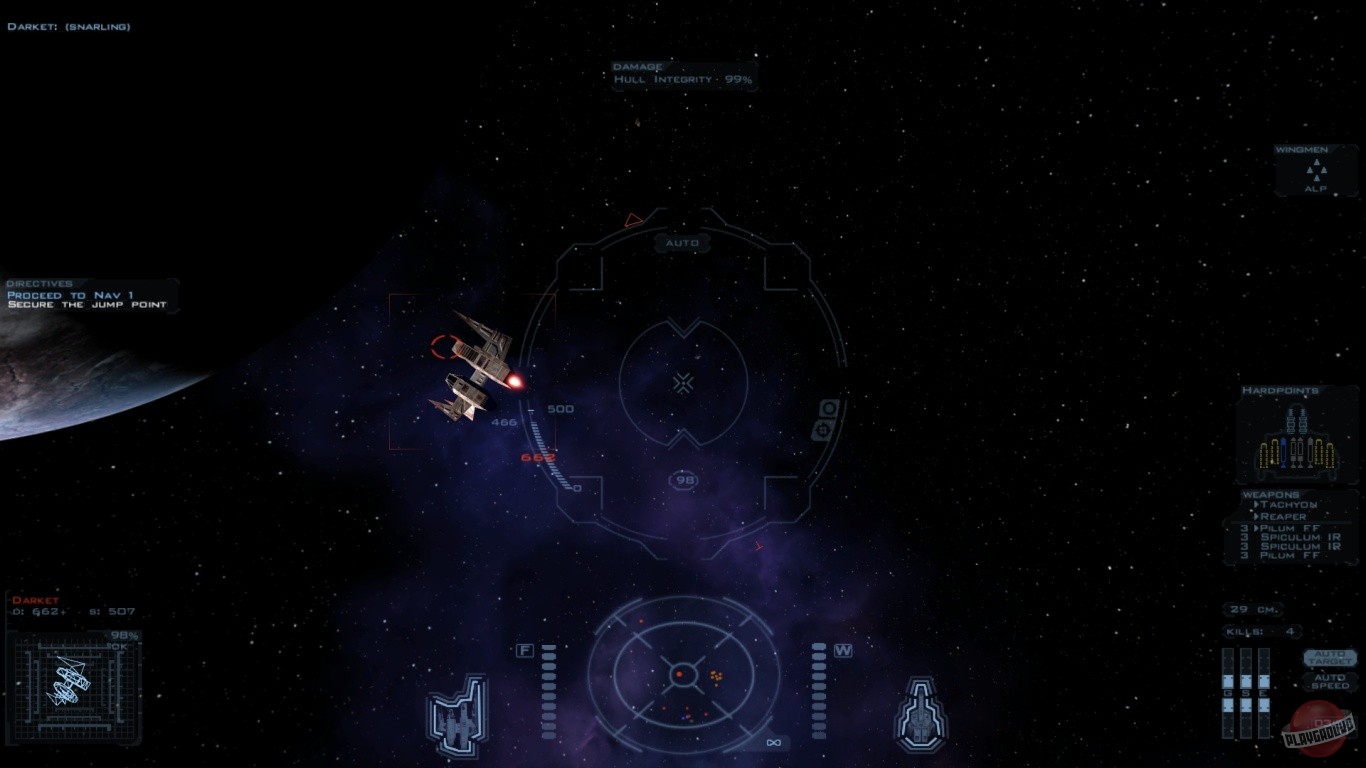Enable Auto Target mode
Image resolution: width=1366 pixels, height=768 pixels.
pyautogui.click(x=1330, y=658)
